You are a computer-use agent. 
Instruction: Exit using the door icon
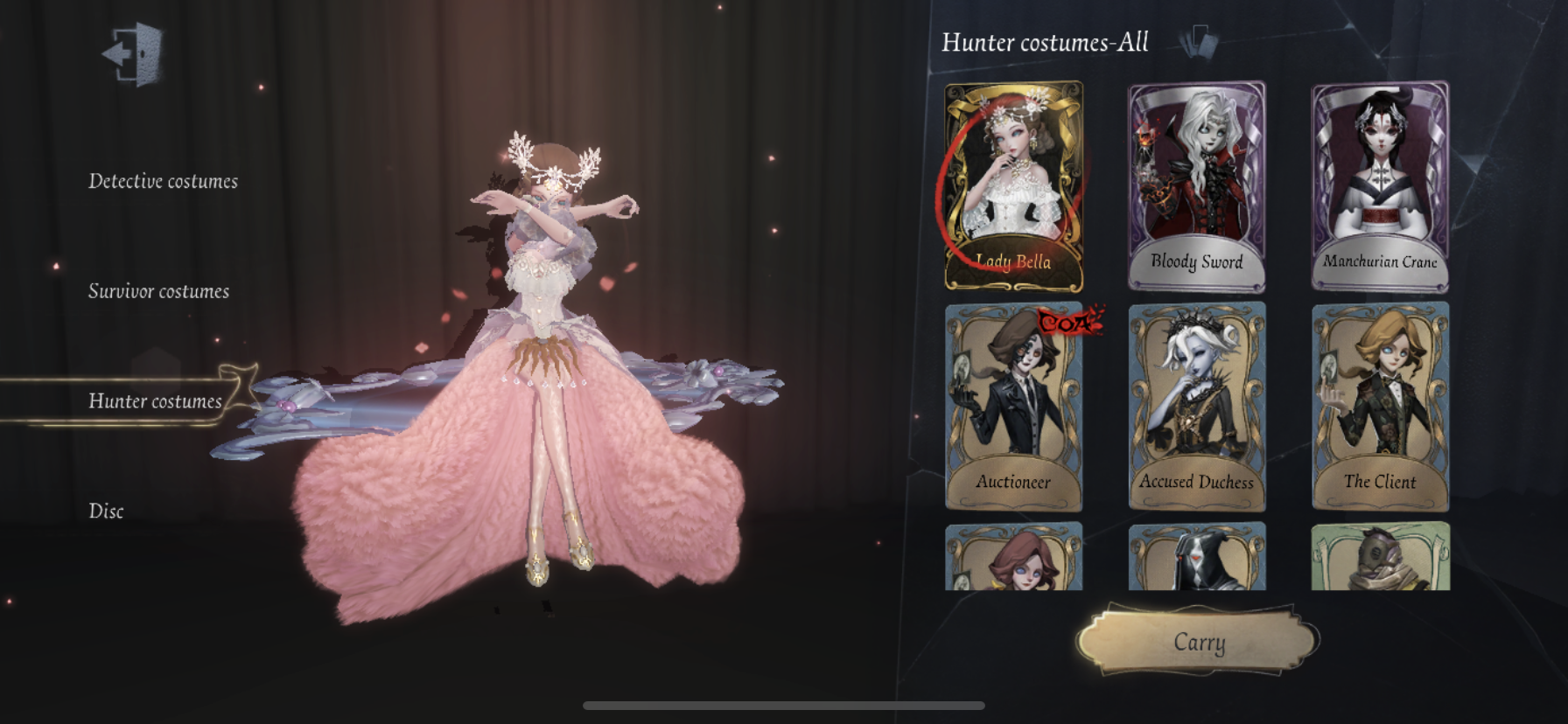(134, 54)
